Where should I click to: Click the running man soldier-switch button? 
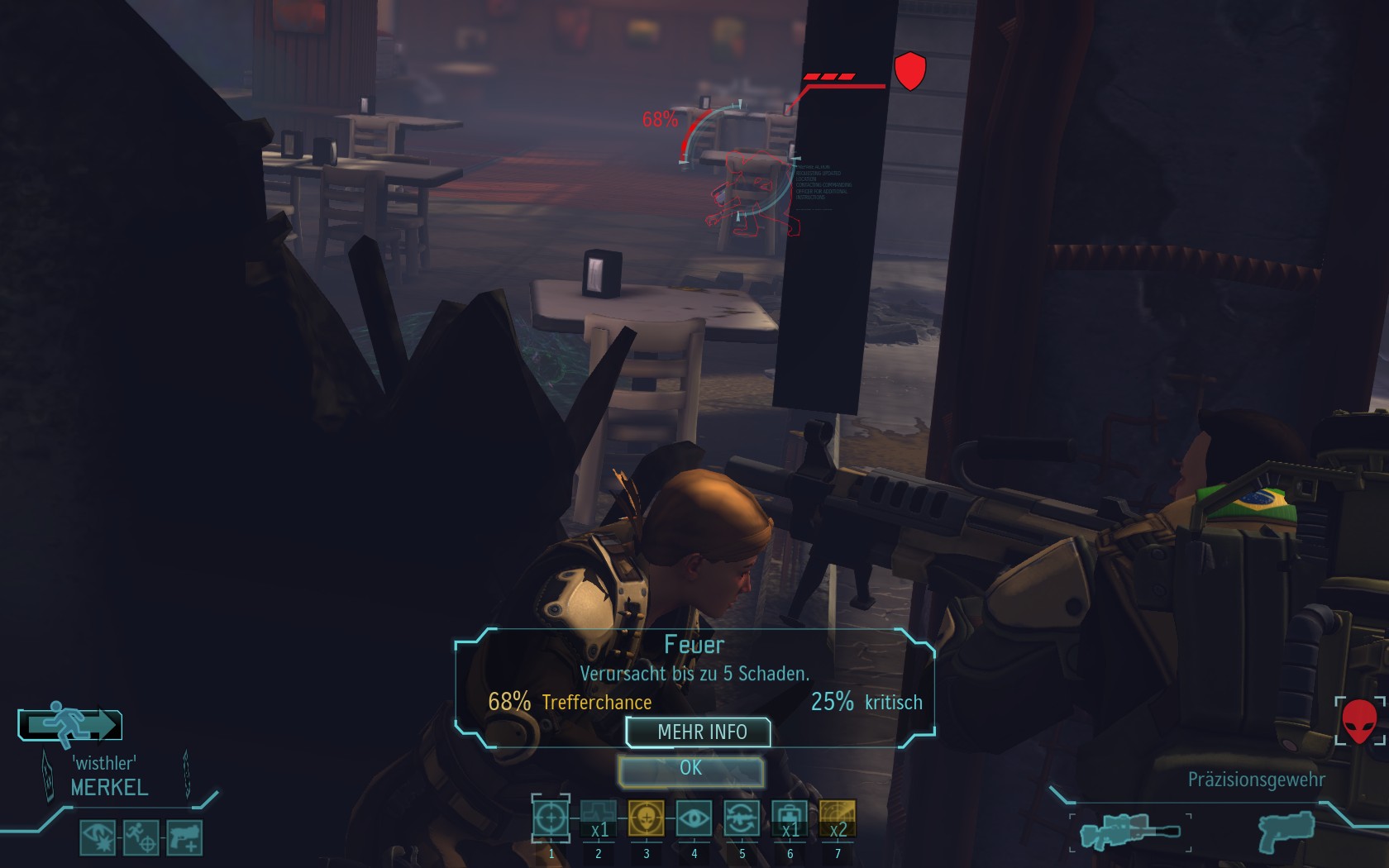(x=70, y=725)
